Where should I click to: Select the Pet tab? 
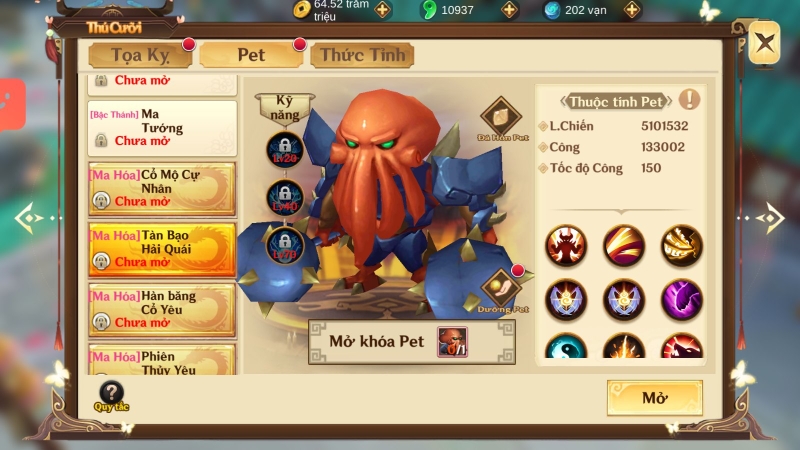tap(251, 55)
